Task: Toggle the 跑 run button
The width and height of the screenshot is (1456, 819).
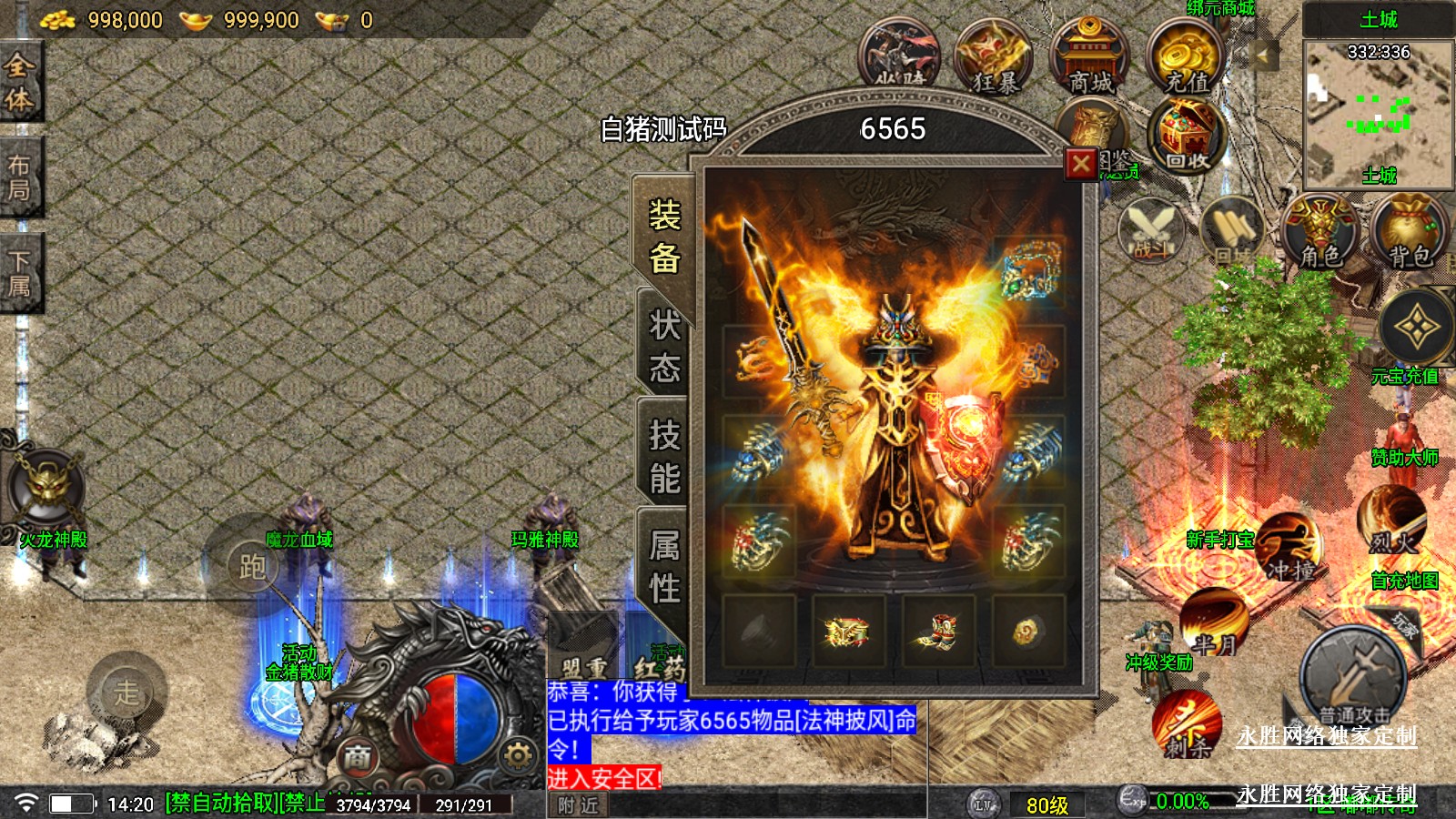Action: pyautogui.click(x=252, y=566)
